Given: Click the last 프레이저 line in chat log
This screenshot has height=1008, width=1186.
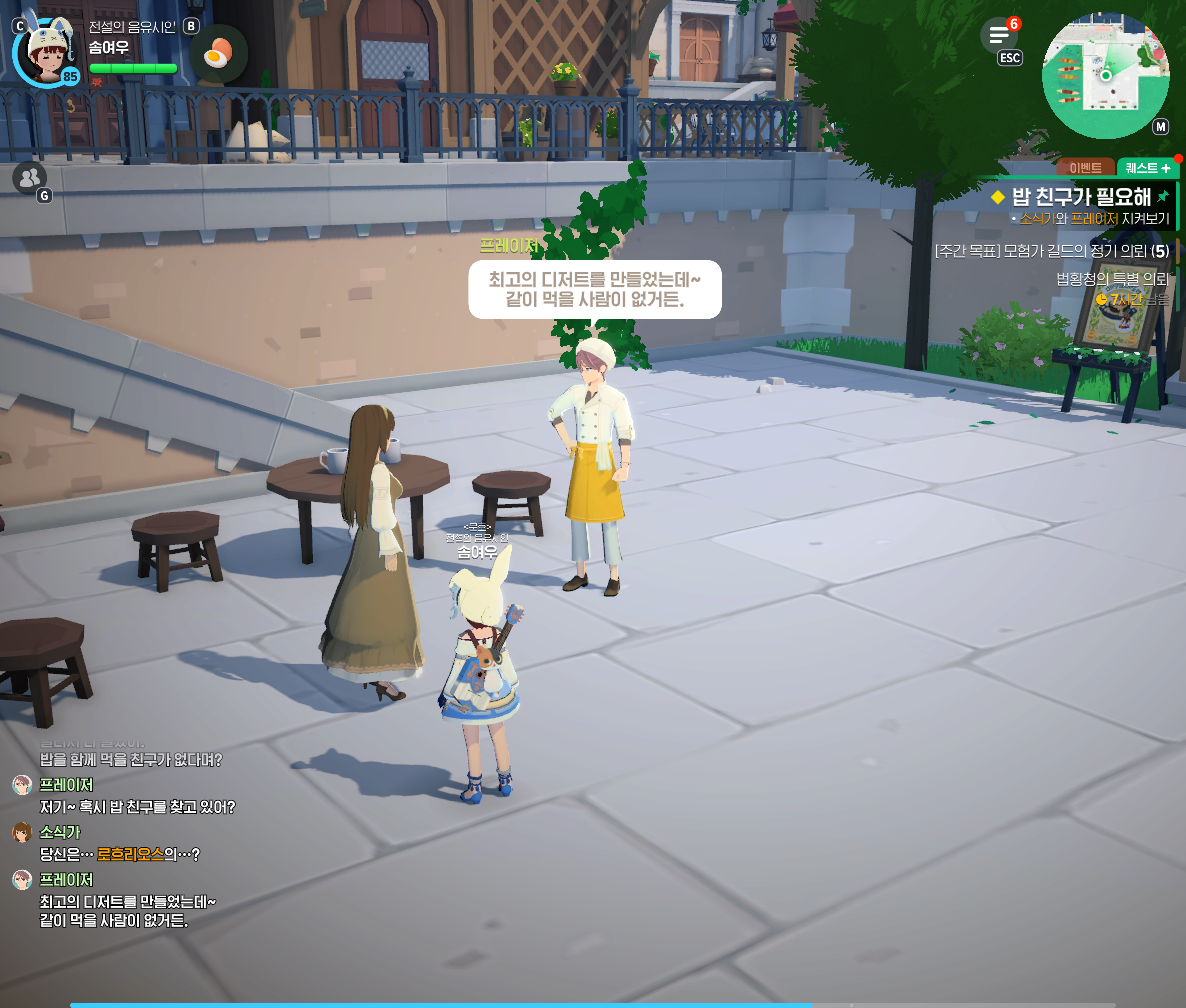Looking at the screenshot, I should pyautogui.click(x=127, y=910).
